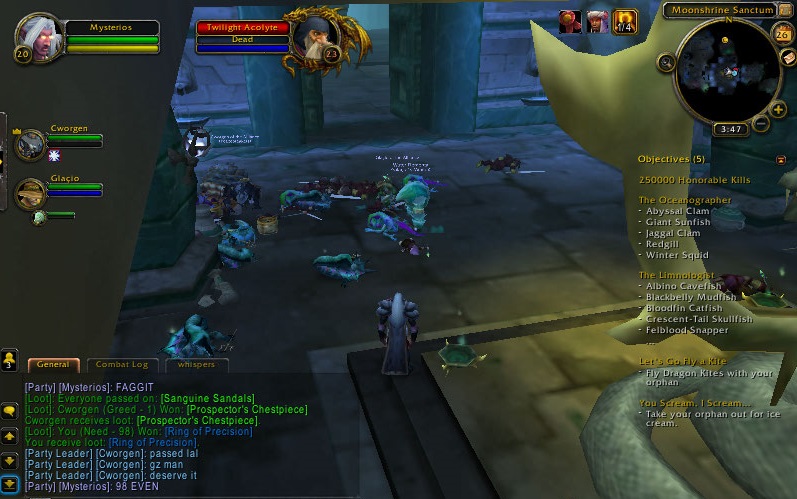Switch to the whispers chat tab

(196, 365)
